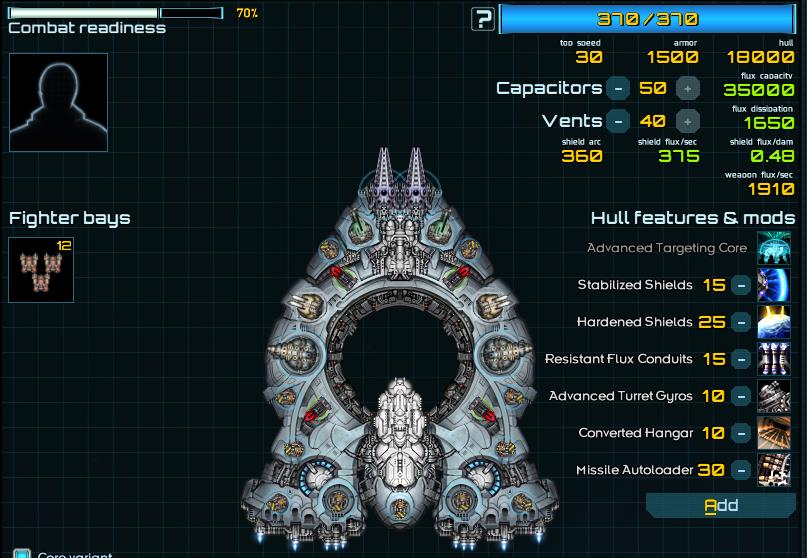Screen dimensions: 807x558
Task: Remove the Converted Hangar mod
Action: click(741, 433)
